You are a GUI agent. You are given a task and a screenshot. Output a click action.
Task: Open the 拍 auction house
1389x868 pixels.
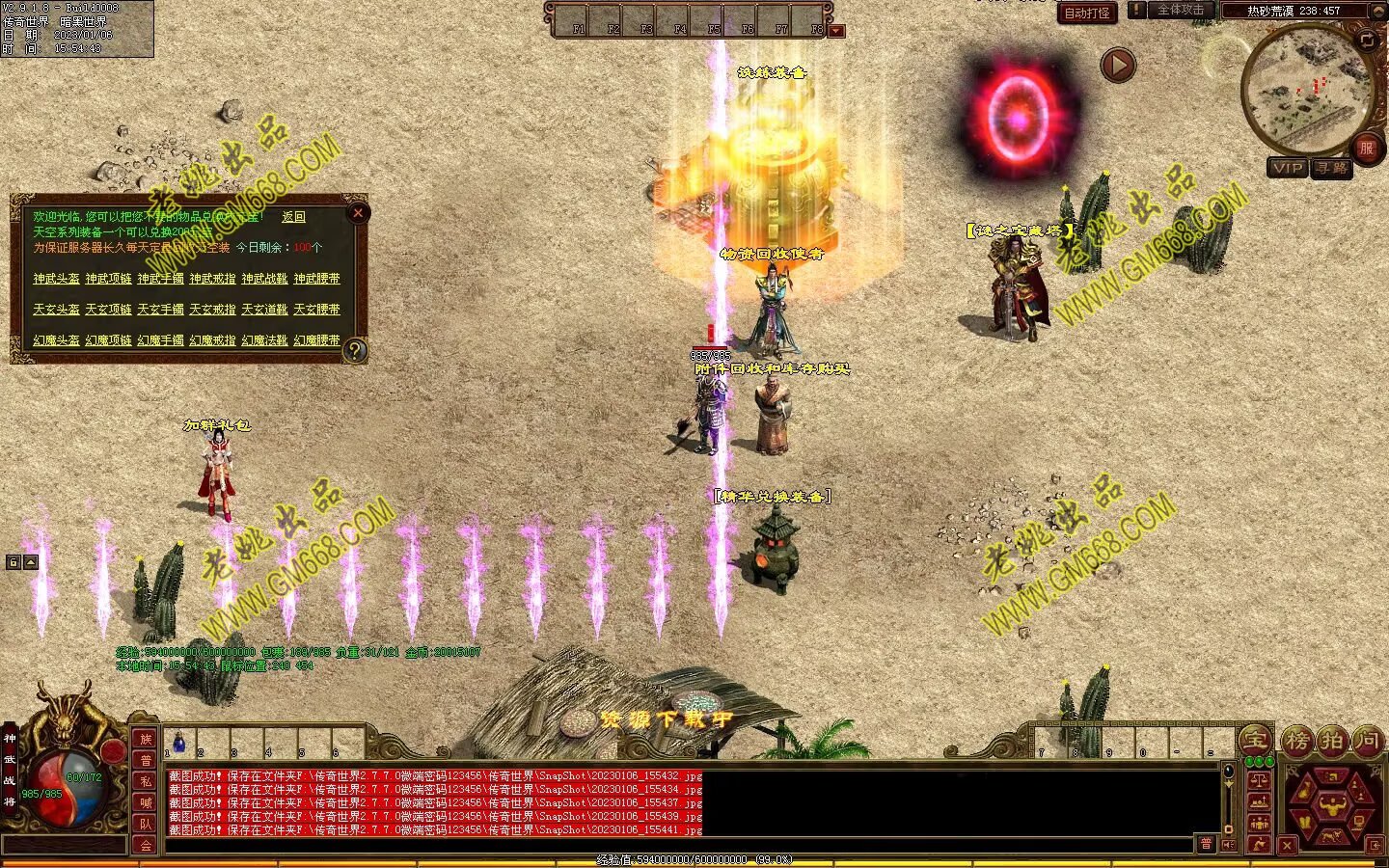click(1332, 741)
